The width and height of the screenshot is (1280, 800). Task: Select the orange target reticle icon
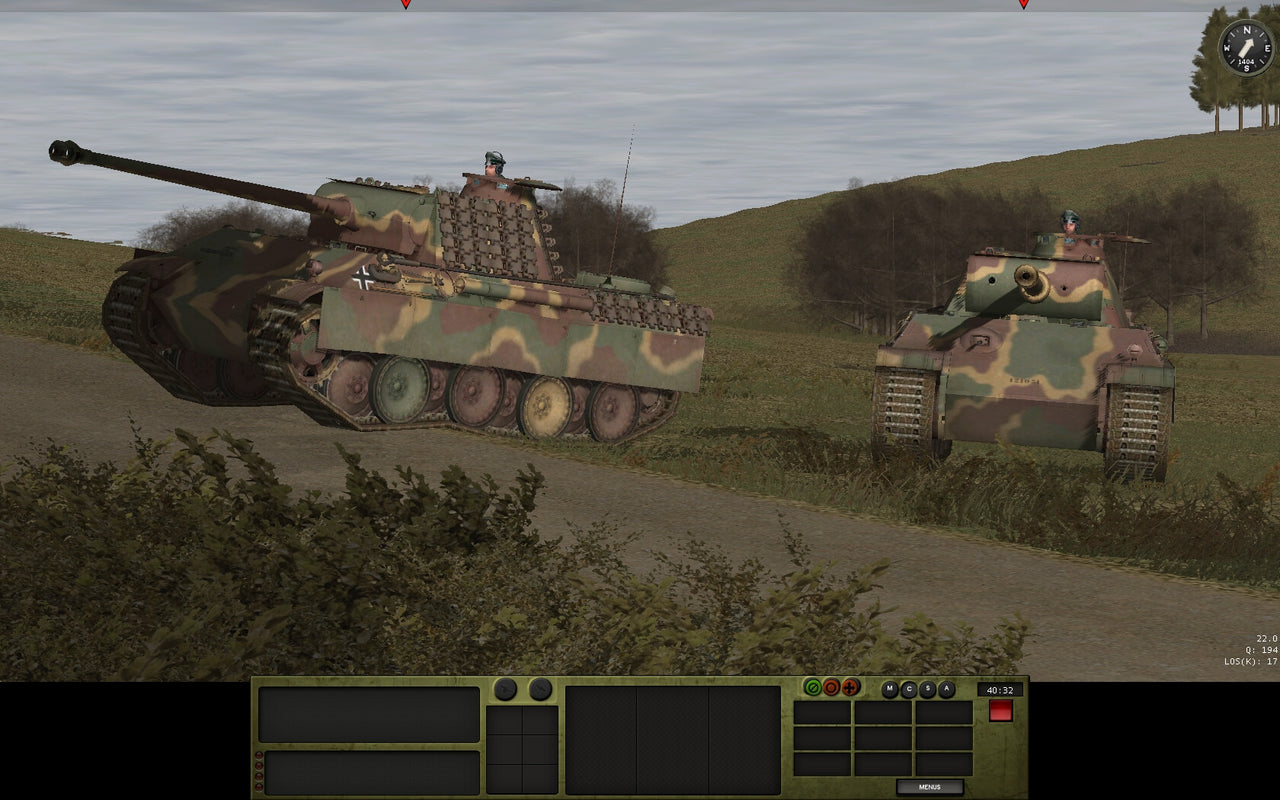coord(831,687)
